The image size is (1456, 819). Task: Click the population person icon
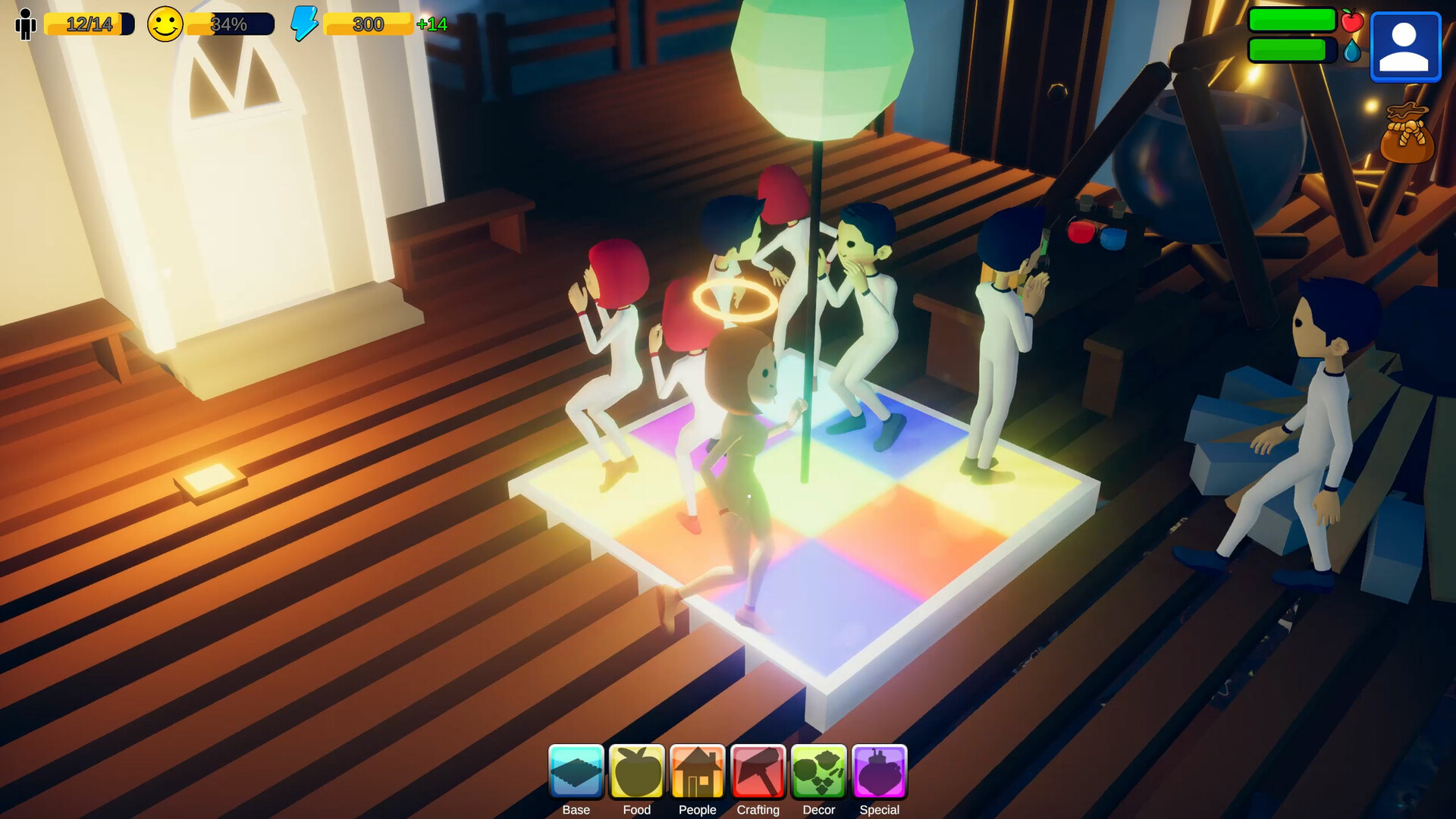pos(27,24)
